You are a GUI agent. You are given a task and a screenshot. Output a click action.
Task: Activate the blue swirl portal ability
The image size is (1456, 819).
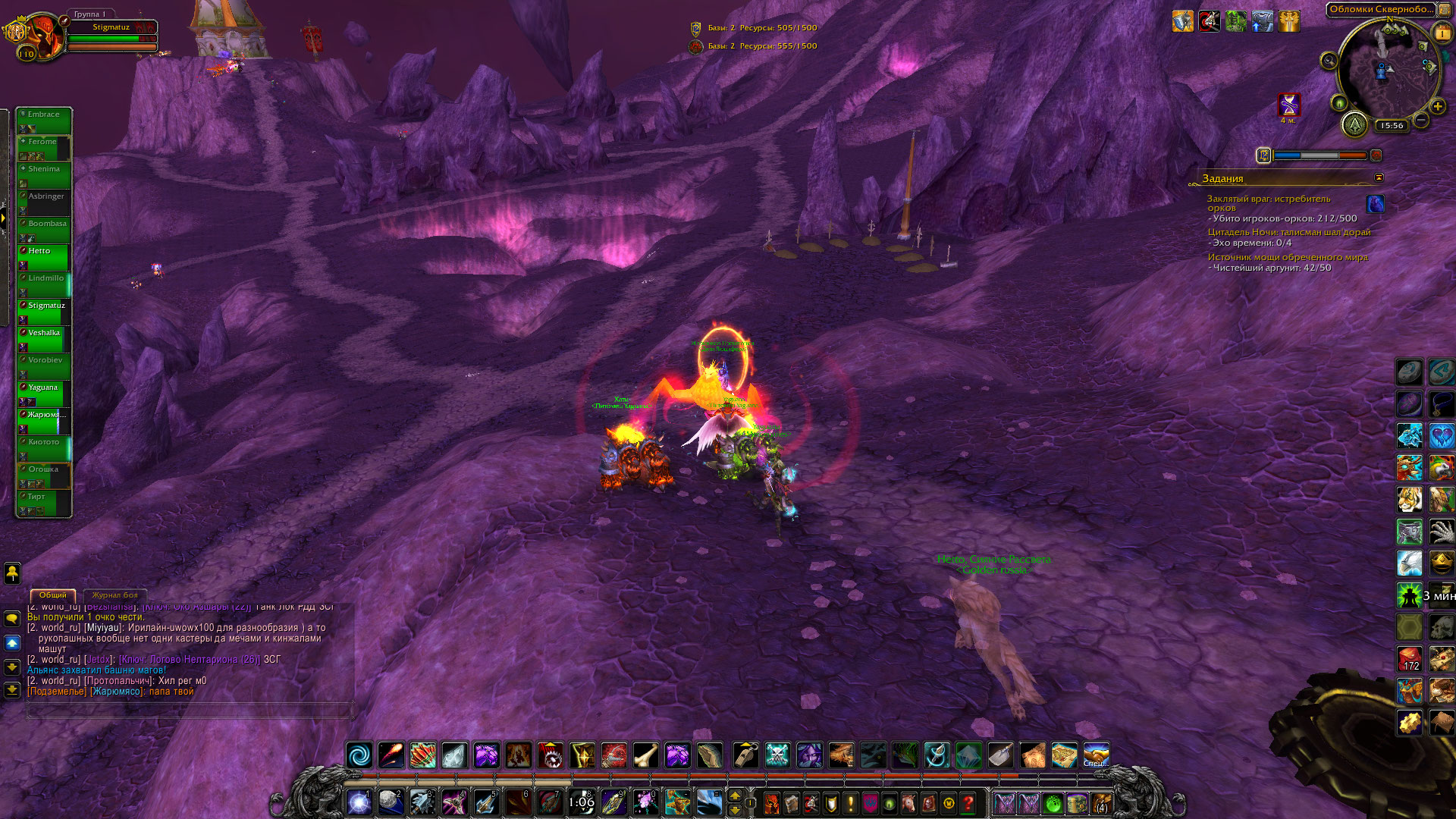(359, 755)
